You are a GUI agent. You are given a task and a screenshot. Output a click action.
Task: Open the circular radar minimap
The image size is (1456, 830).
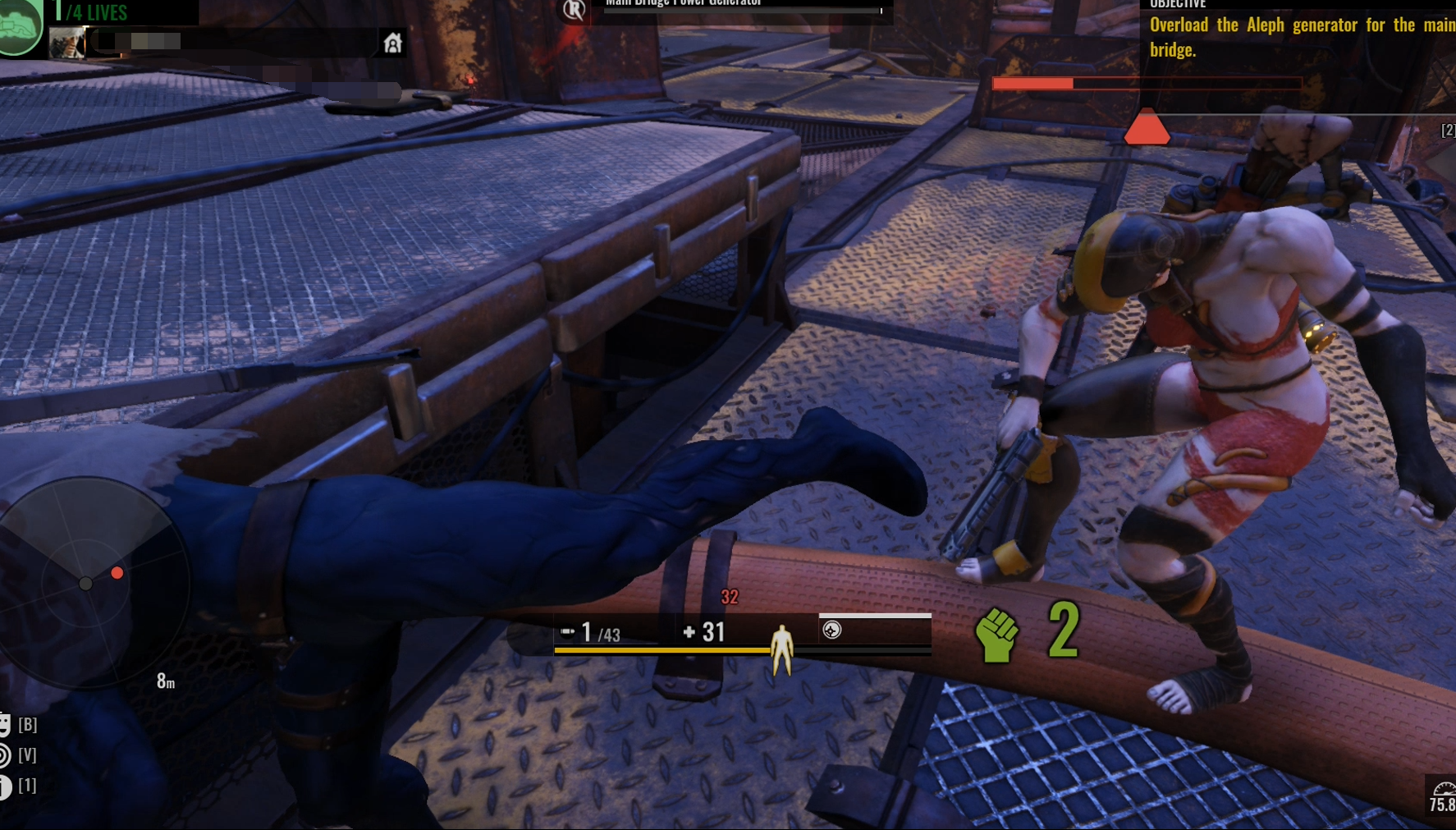(87, 582)
